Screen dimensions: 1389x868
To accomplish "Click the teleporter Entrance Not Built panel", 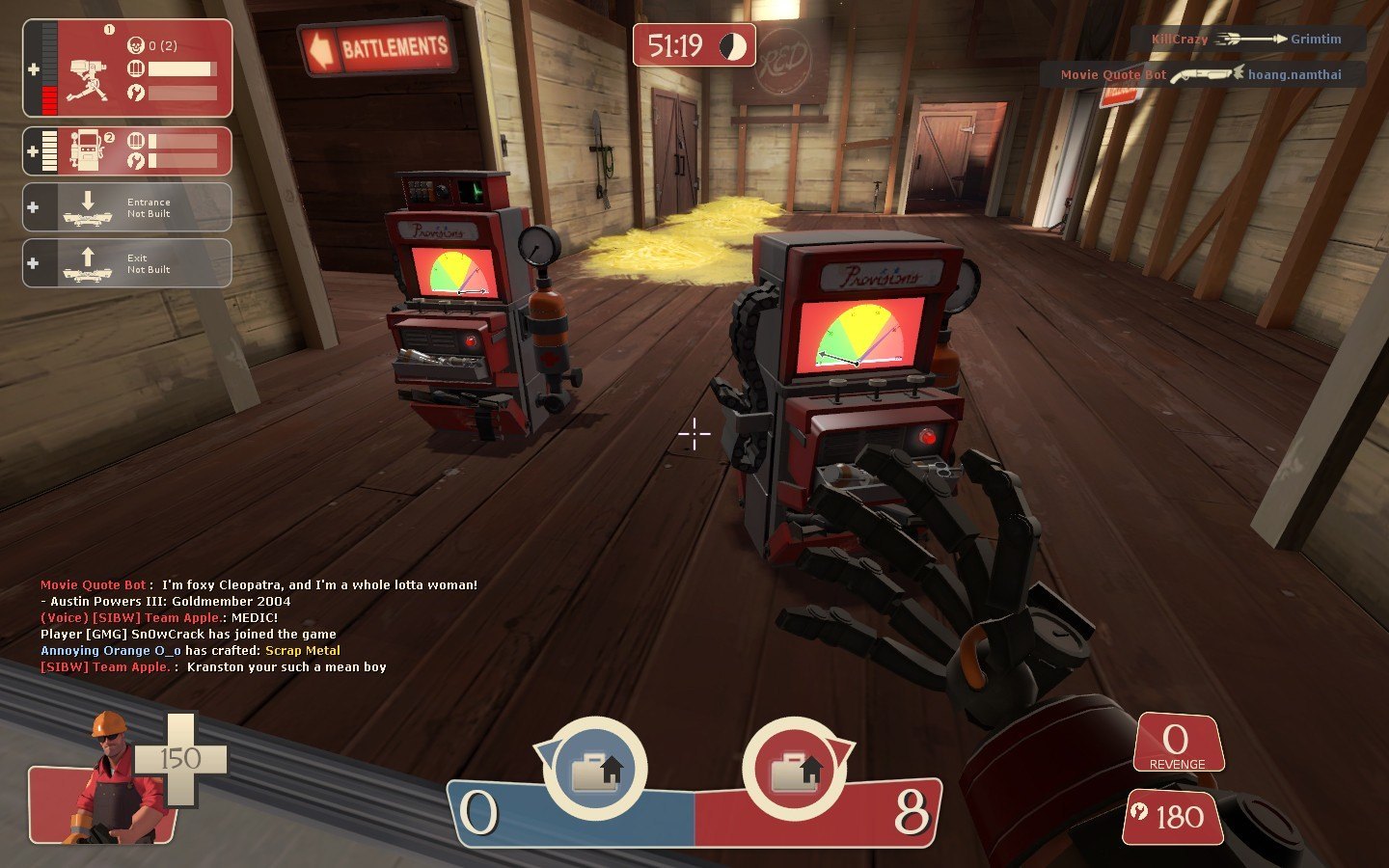I will click(127, 207).
